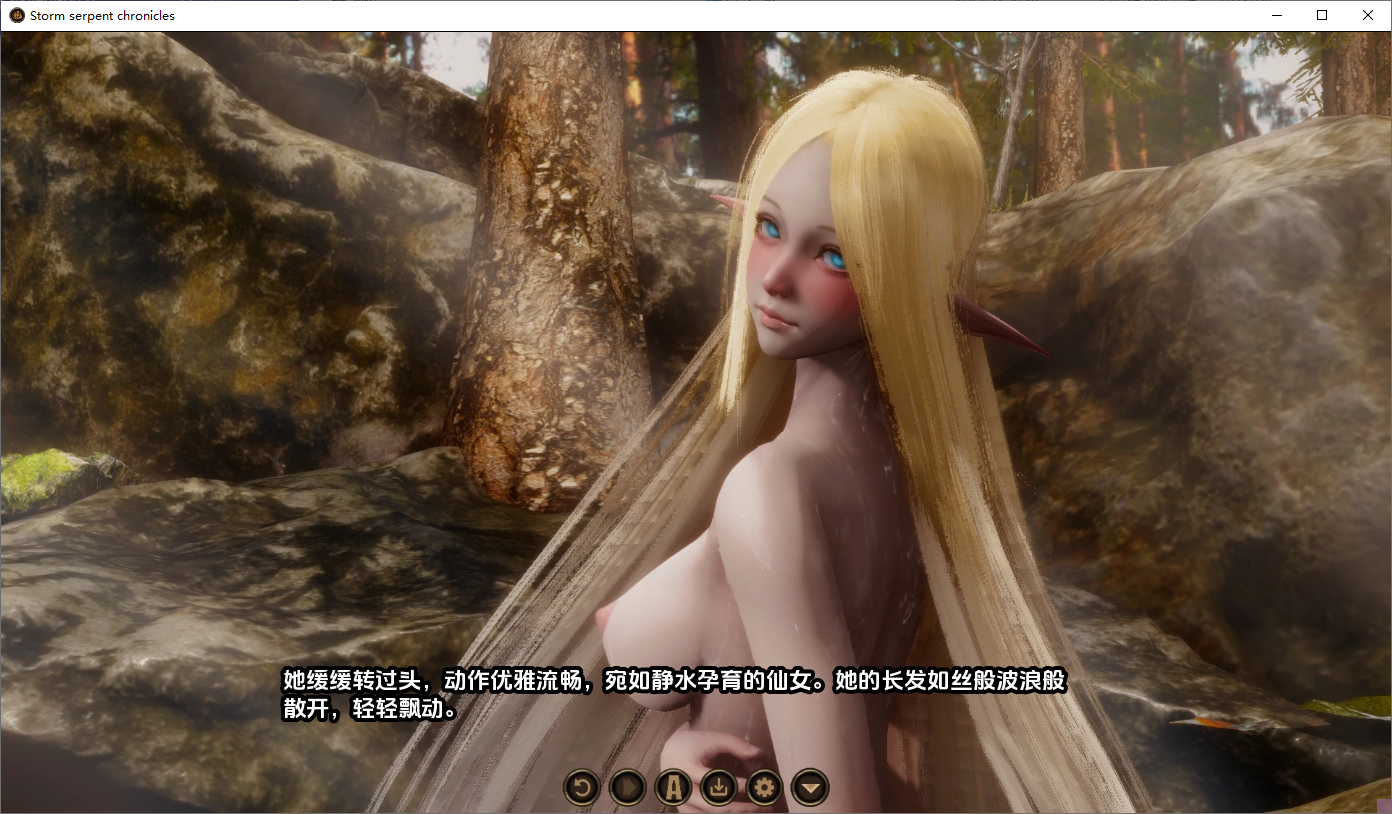Minimize the game window
Viewport: 1392px width, 814px height.
pyautogui.click(x=1276, y=15)
